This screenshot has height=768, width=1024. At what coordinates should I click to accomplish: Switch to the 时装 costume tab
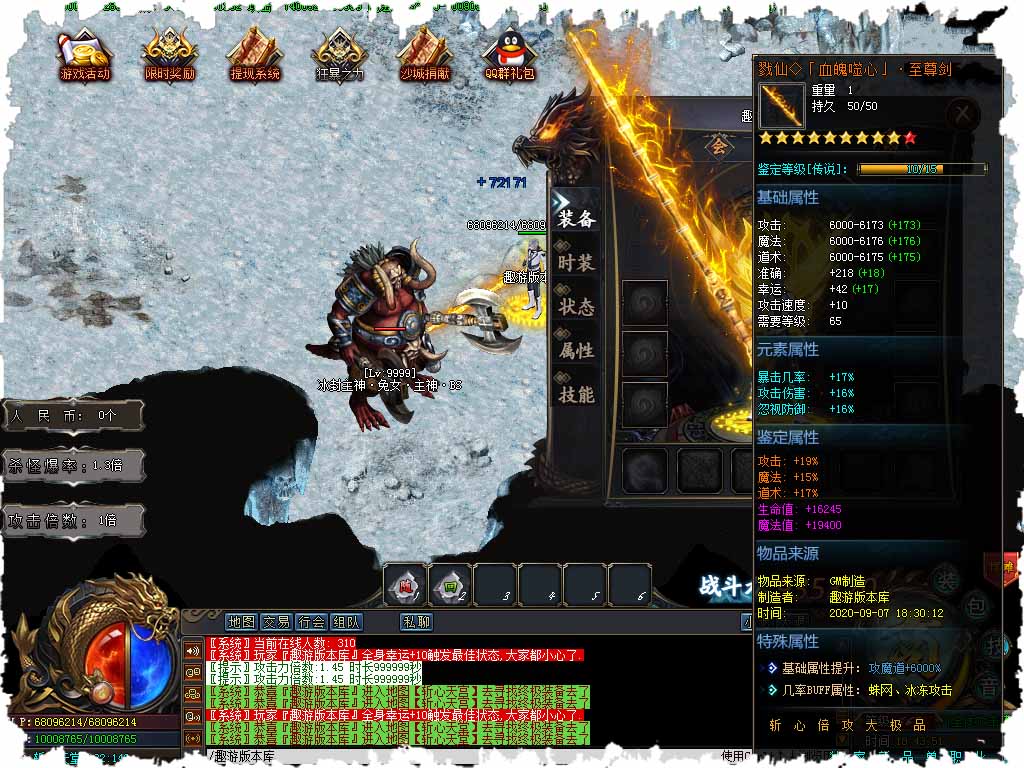(577, 263)
